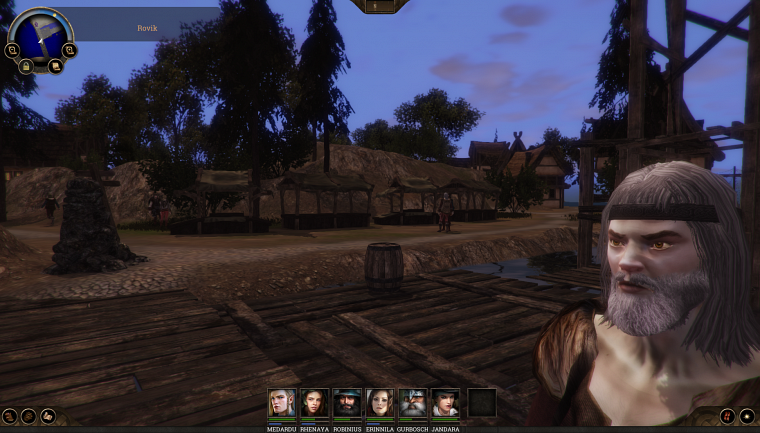Viewport: 760px width, 433px height.
Task: Pick Erinnila's portrait
Action: (x=380, y=403)
